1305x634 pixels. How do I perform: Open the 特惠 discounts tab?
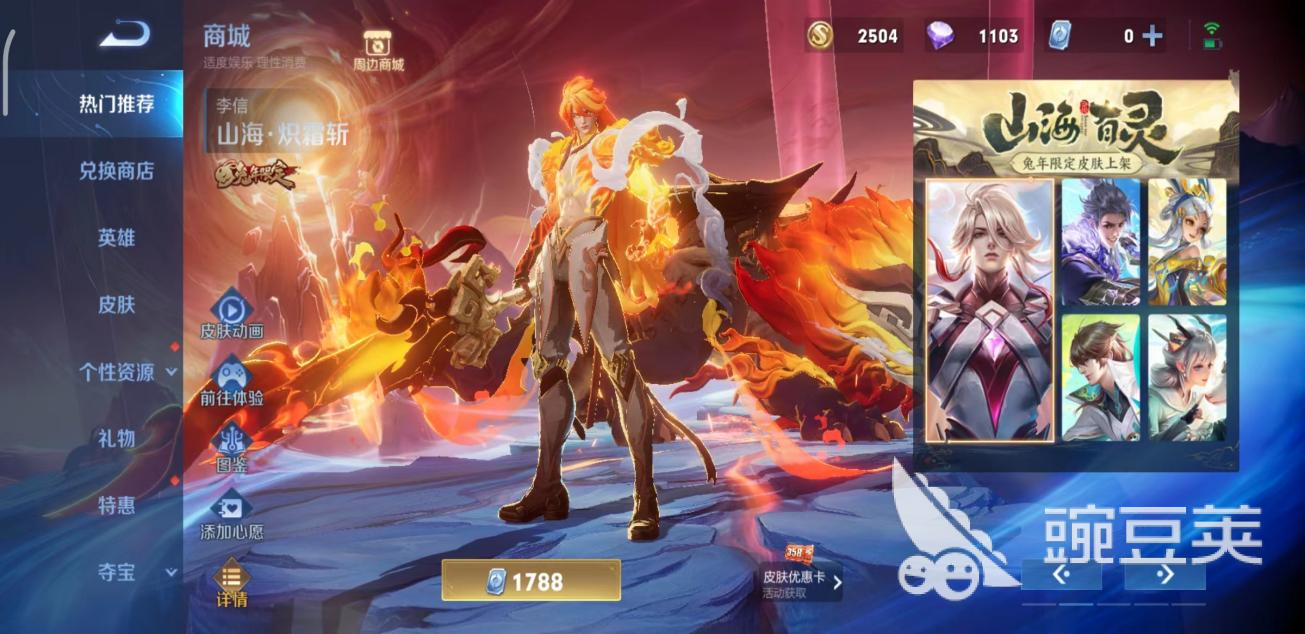[x=116, y=505]
